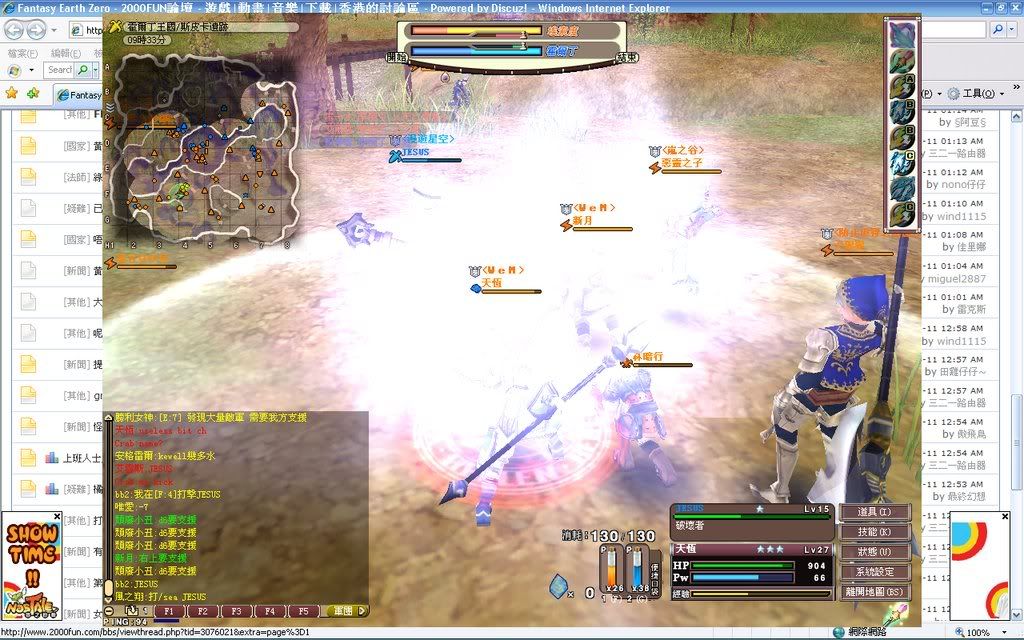Select the top purple skill icon
1024x640 pixels.
click(903, 36)
